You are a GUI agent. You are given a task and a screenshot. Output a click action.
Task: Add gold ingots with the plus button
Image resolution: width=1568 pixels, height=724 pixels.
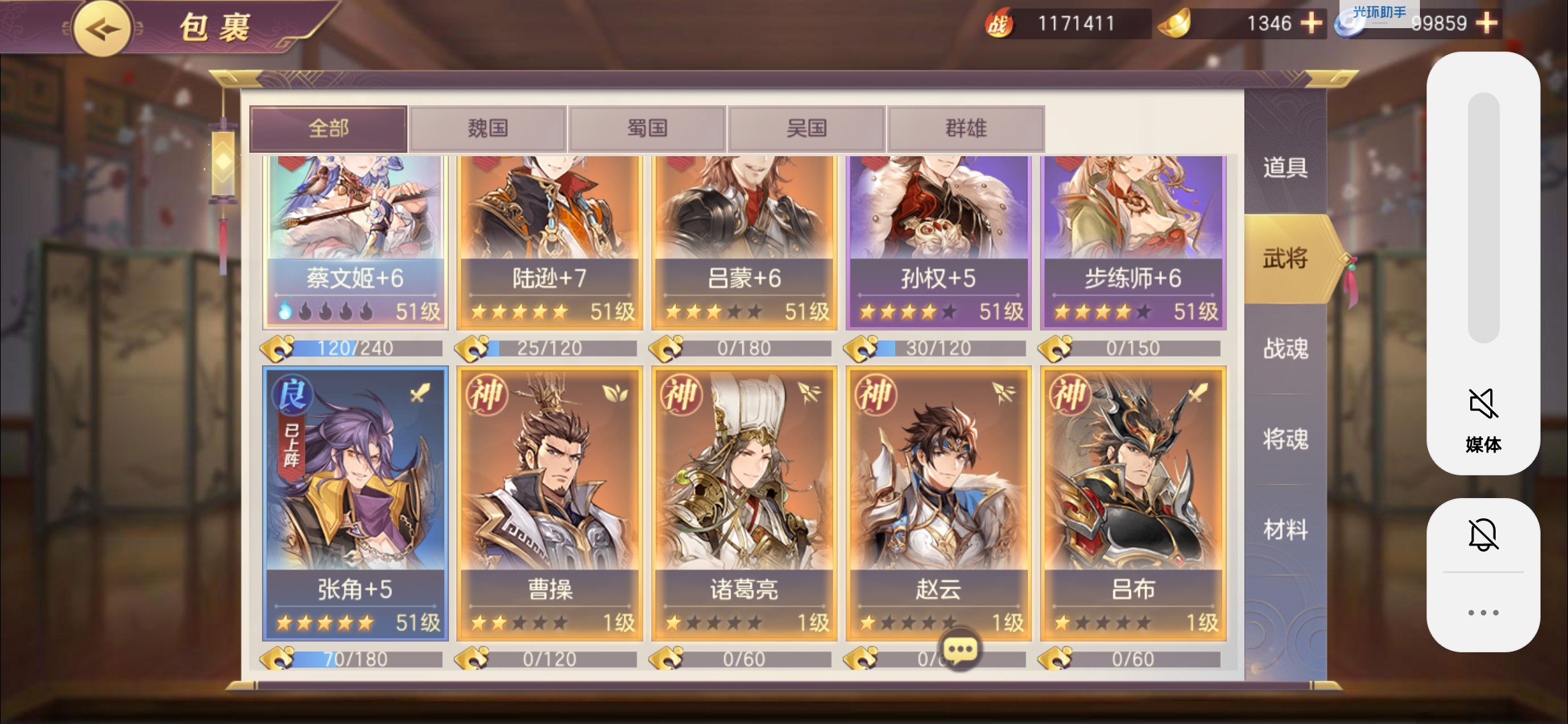click(x=1311, y=23)
